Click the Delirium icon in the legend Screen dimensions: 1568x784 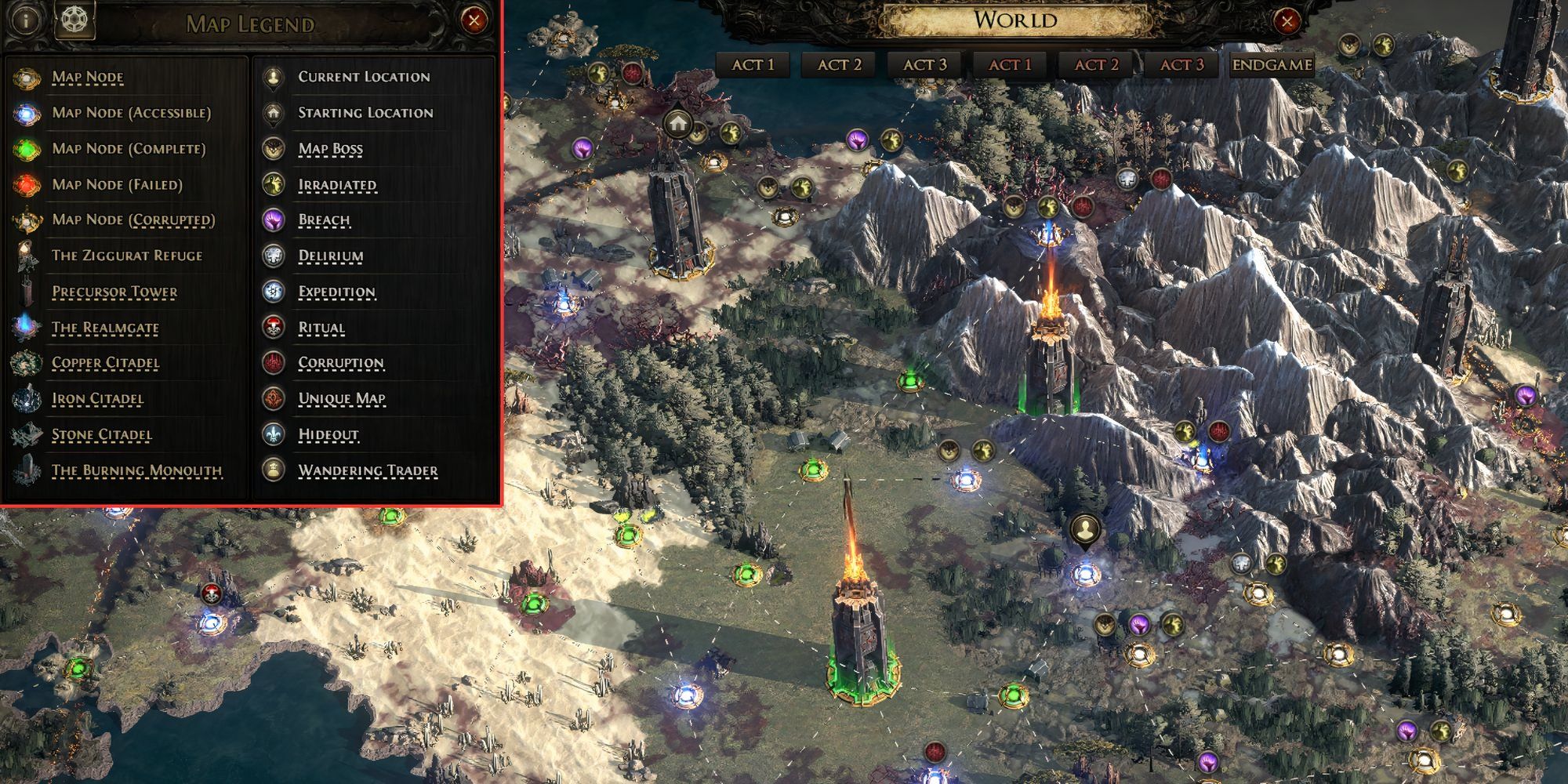pos(273,256)
